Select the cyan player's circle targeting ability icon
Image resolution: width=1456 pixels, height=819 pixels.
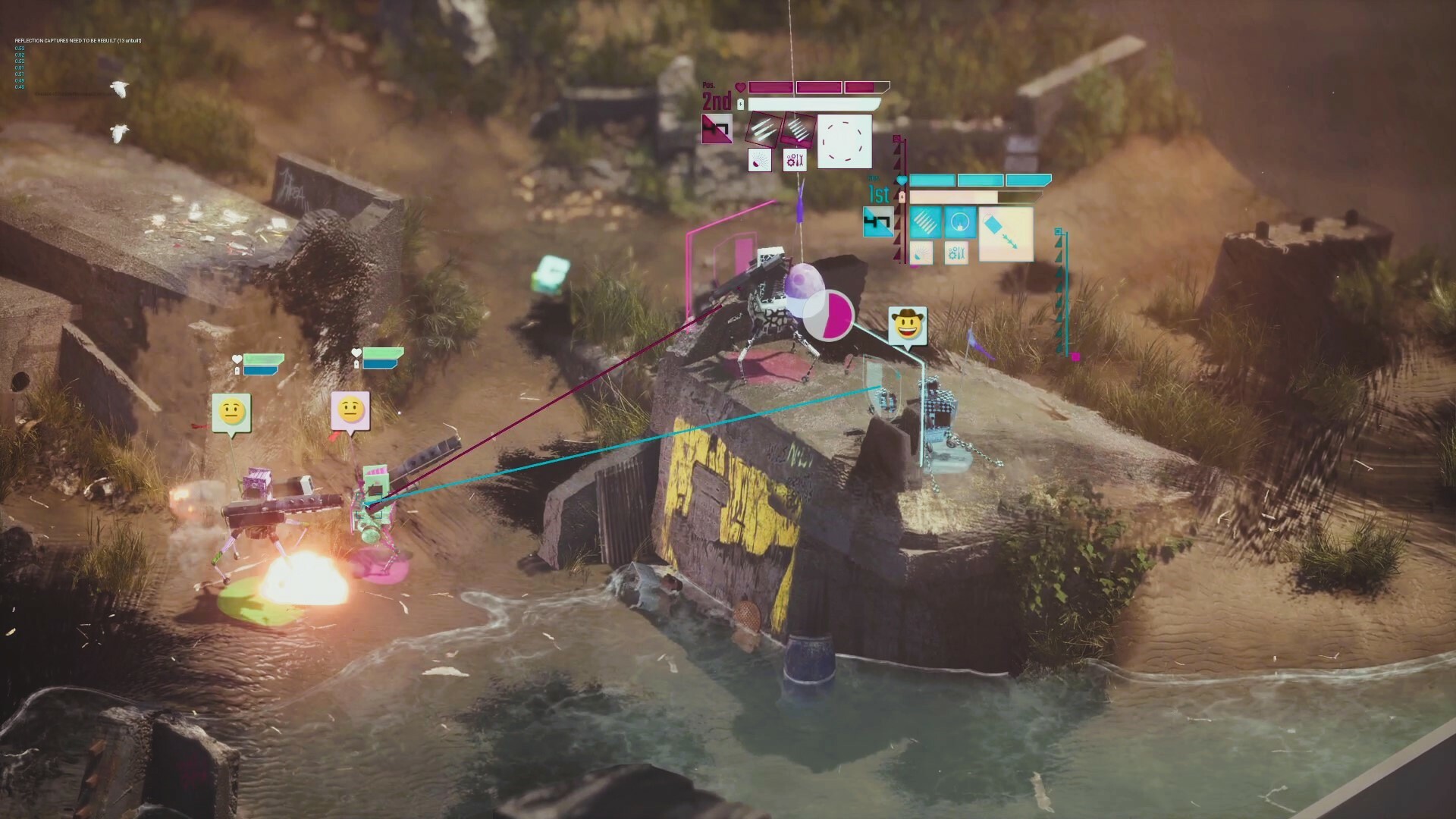(961, 222)
